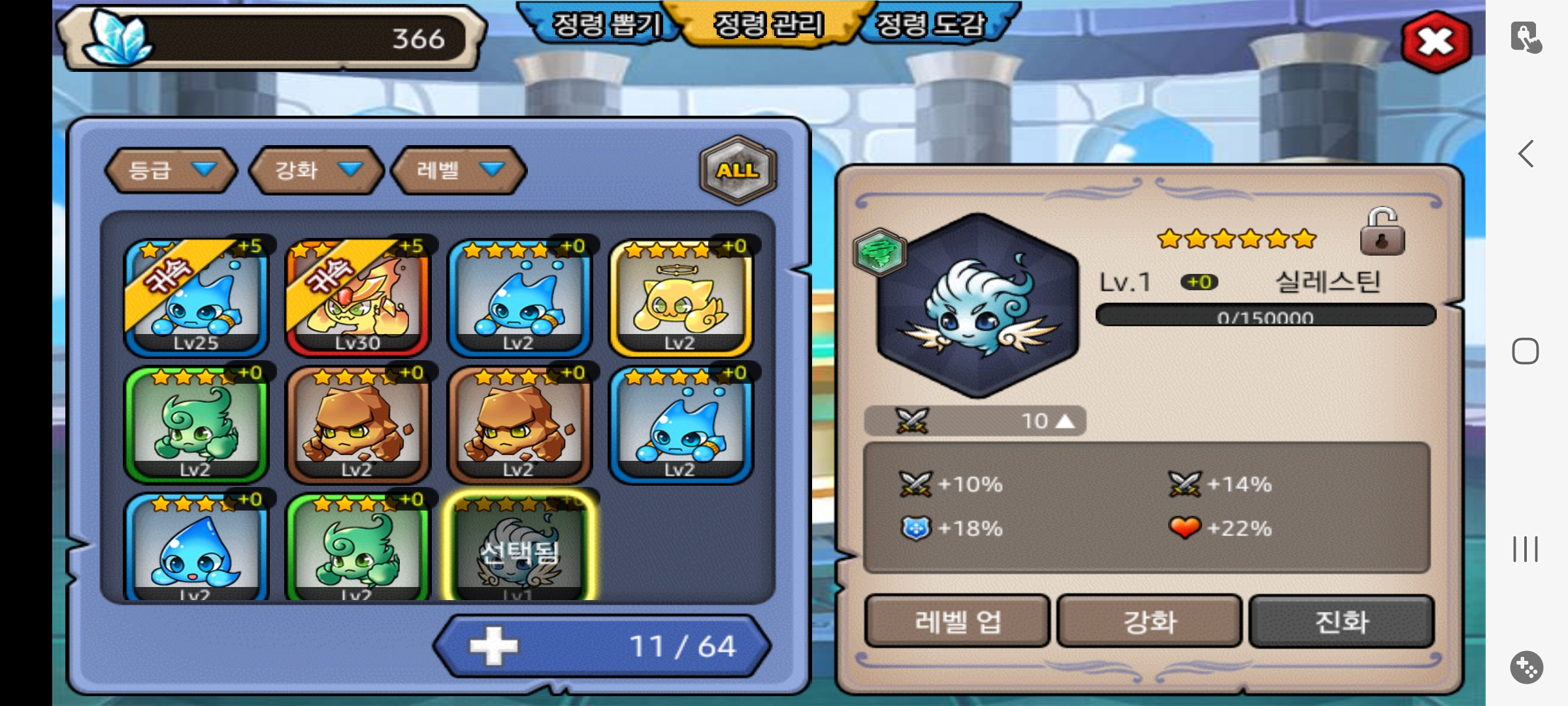Select the yellow angel cat spirit

click(681, 297)
